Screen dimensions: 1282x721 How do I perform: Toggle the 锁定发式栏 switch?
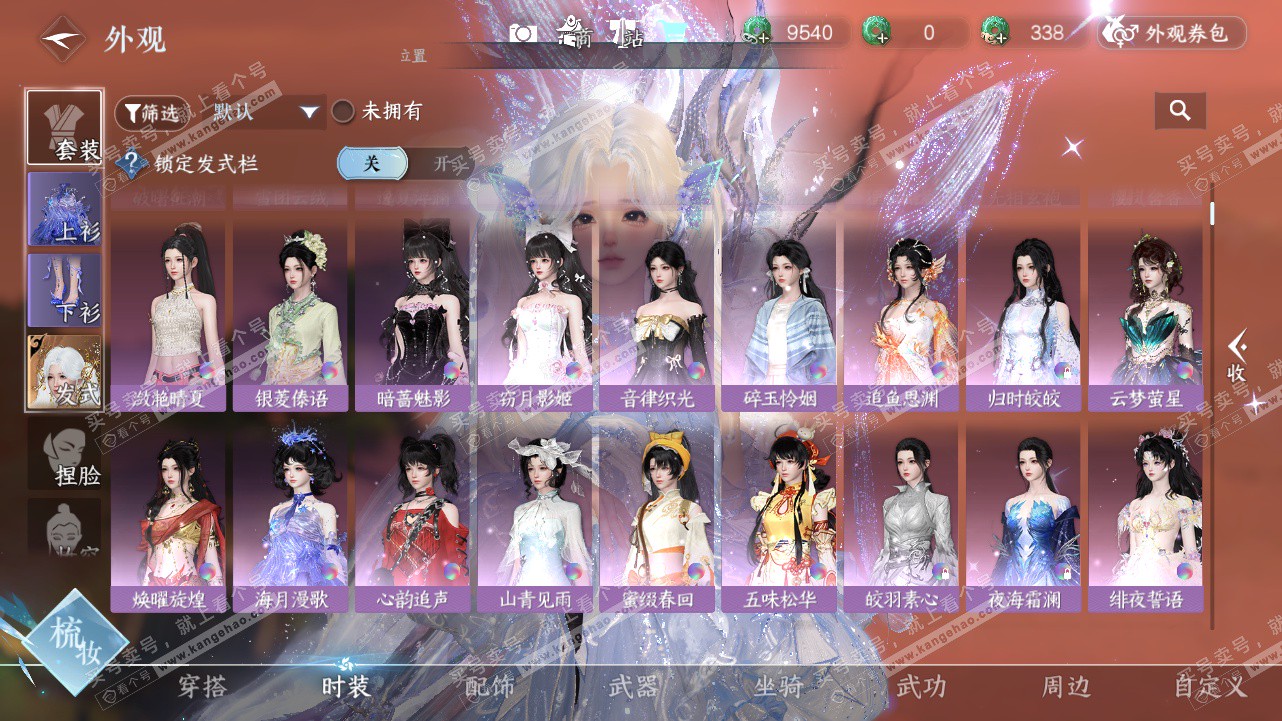coord(397,163)
